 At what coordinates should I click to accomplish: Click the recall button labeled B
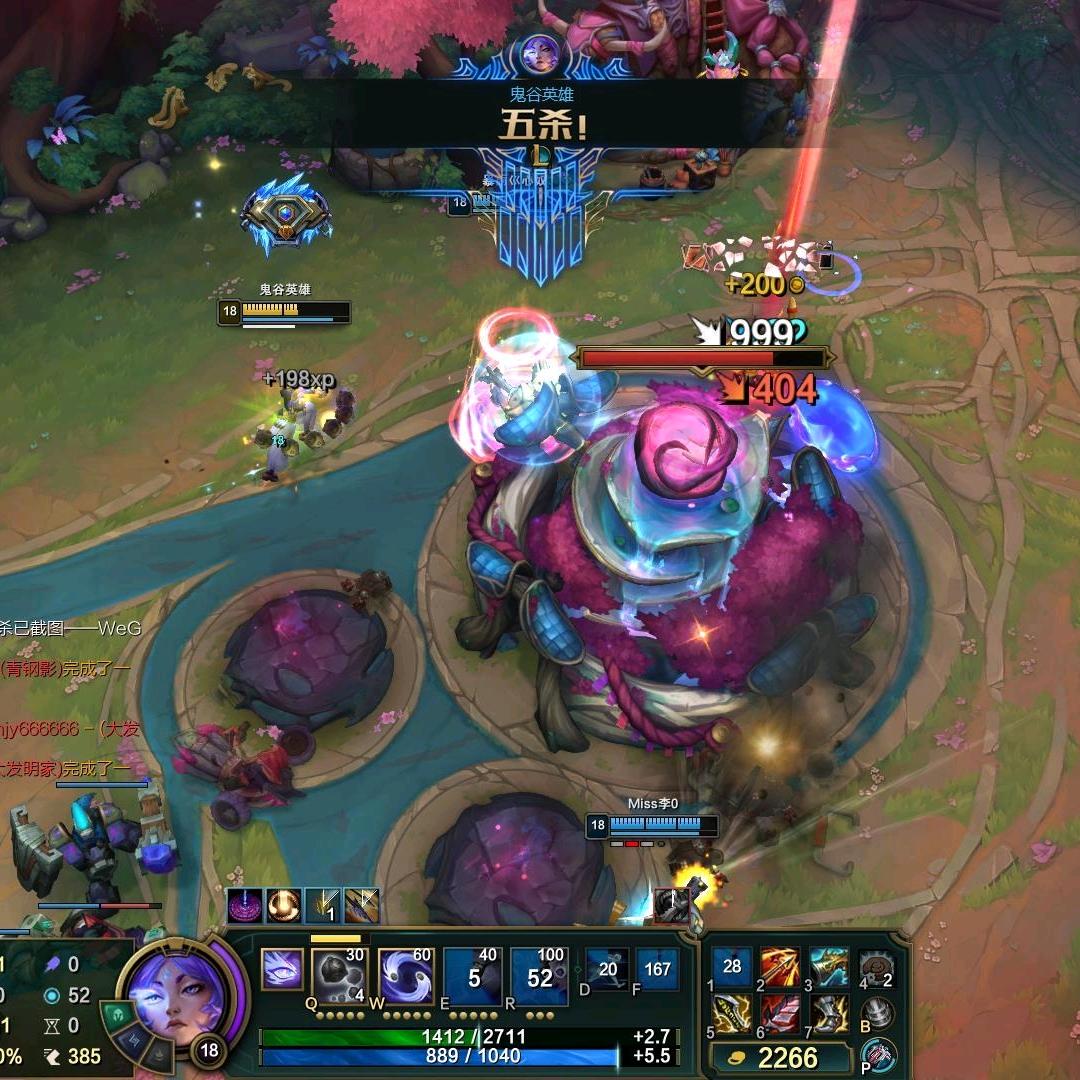click(877, 1013)
